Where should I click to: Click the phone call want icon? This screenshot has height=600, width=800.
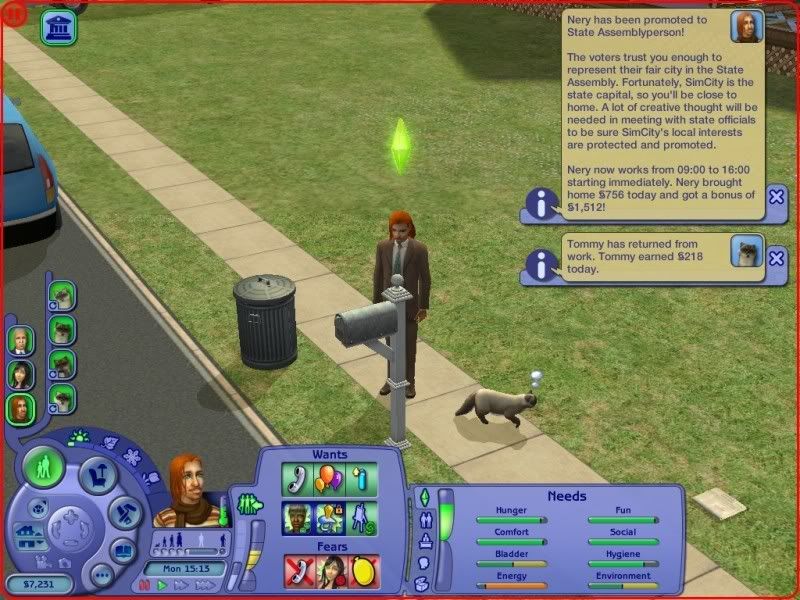click(296, 478)
